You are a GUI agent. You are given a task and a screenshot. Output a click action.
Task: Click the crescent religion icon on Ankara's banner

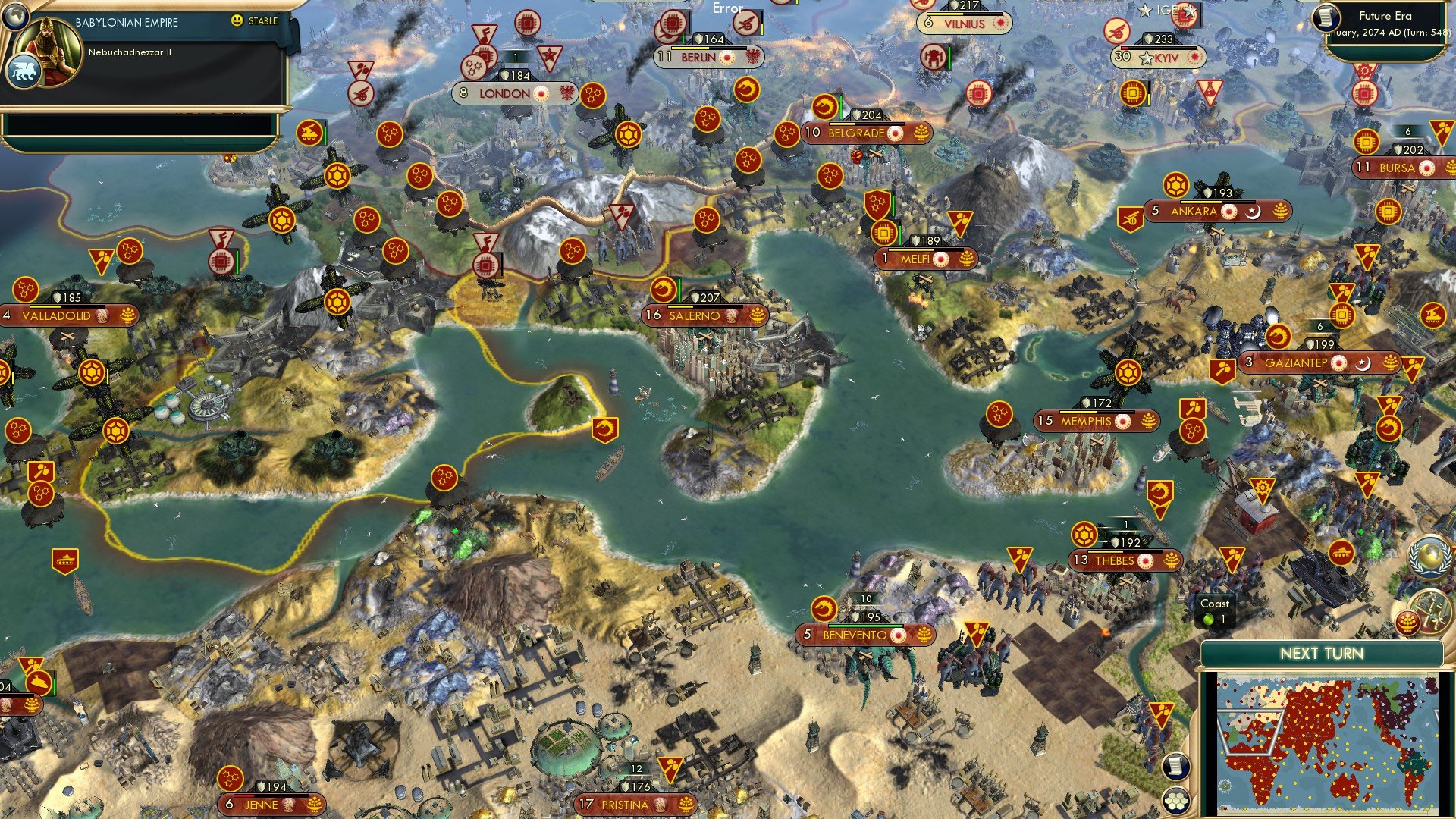[x=1252, y=213]
